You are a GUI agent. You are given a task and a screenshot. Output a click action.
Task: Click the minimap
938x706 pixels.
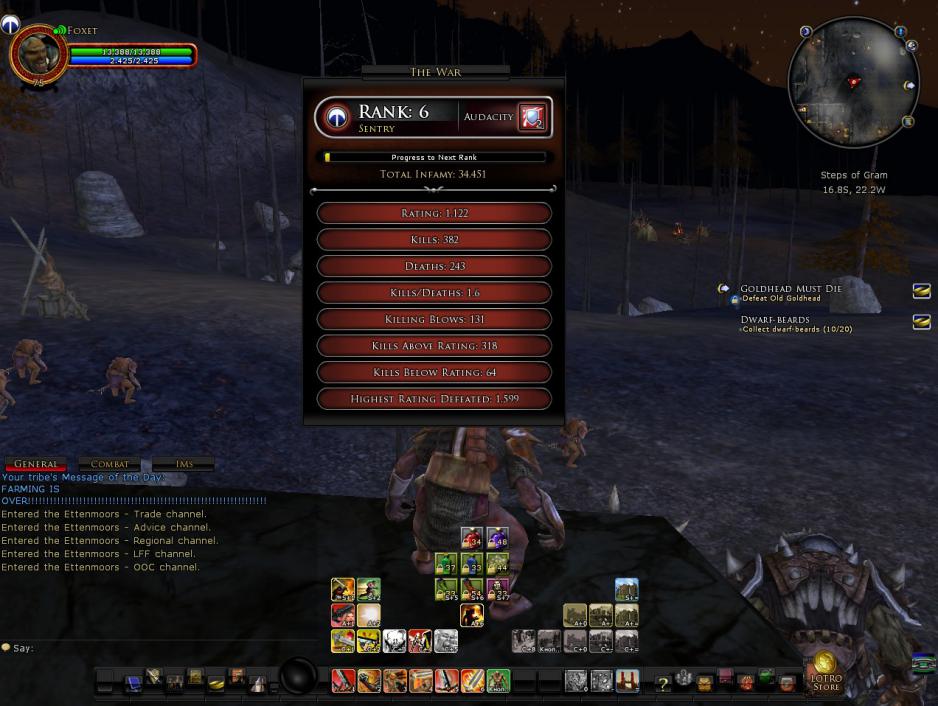point(852,82)
